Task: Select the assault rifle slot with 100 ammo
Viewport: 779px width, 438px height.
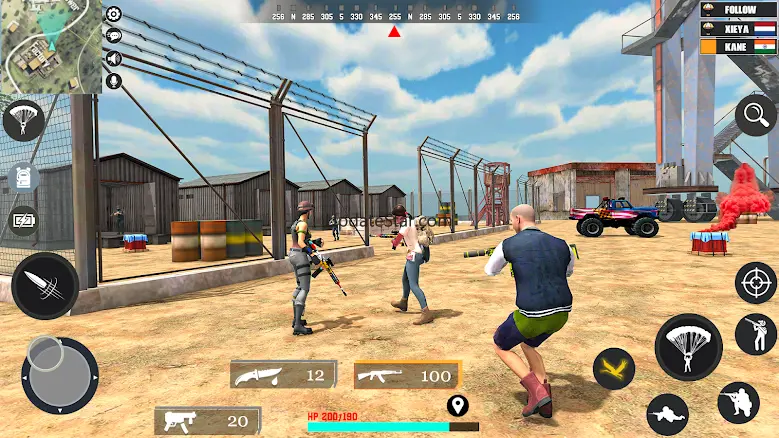Action: pyautogui.click(x=407, y=375)
